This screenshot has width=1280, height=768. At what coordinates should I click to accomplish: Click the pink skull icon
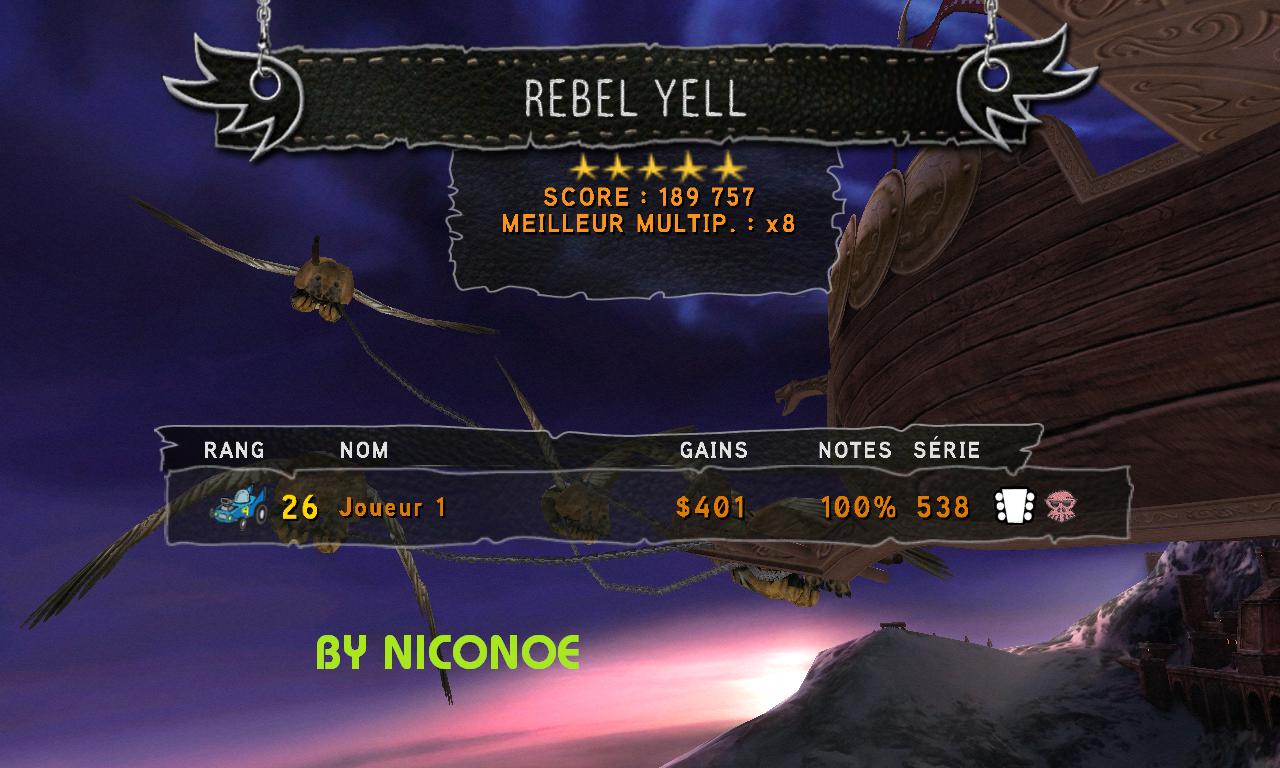coord(1059,507)
